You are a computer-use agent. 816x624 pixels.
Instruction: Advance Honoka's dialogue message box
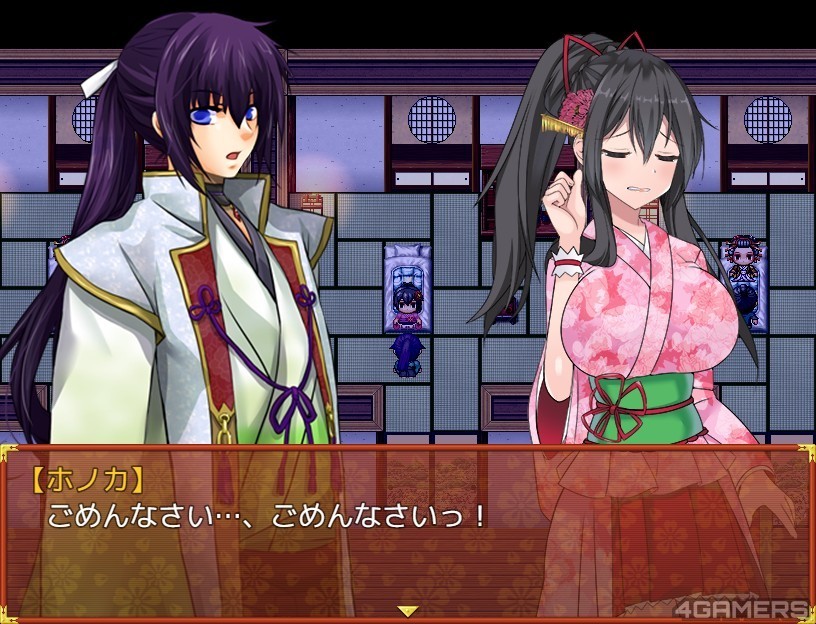coord(407,530)
